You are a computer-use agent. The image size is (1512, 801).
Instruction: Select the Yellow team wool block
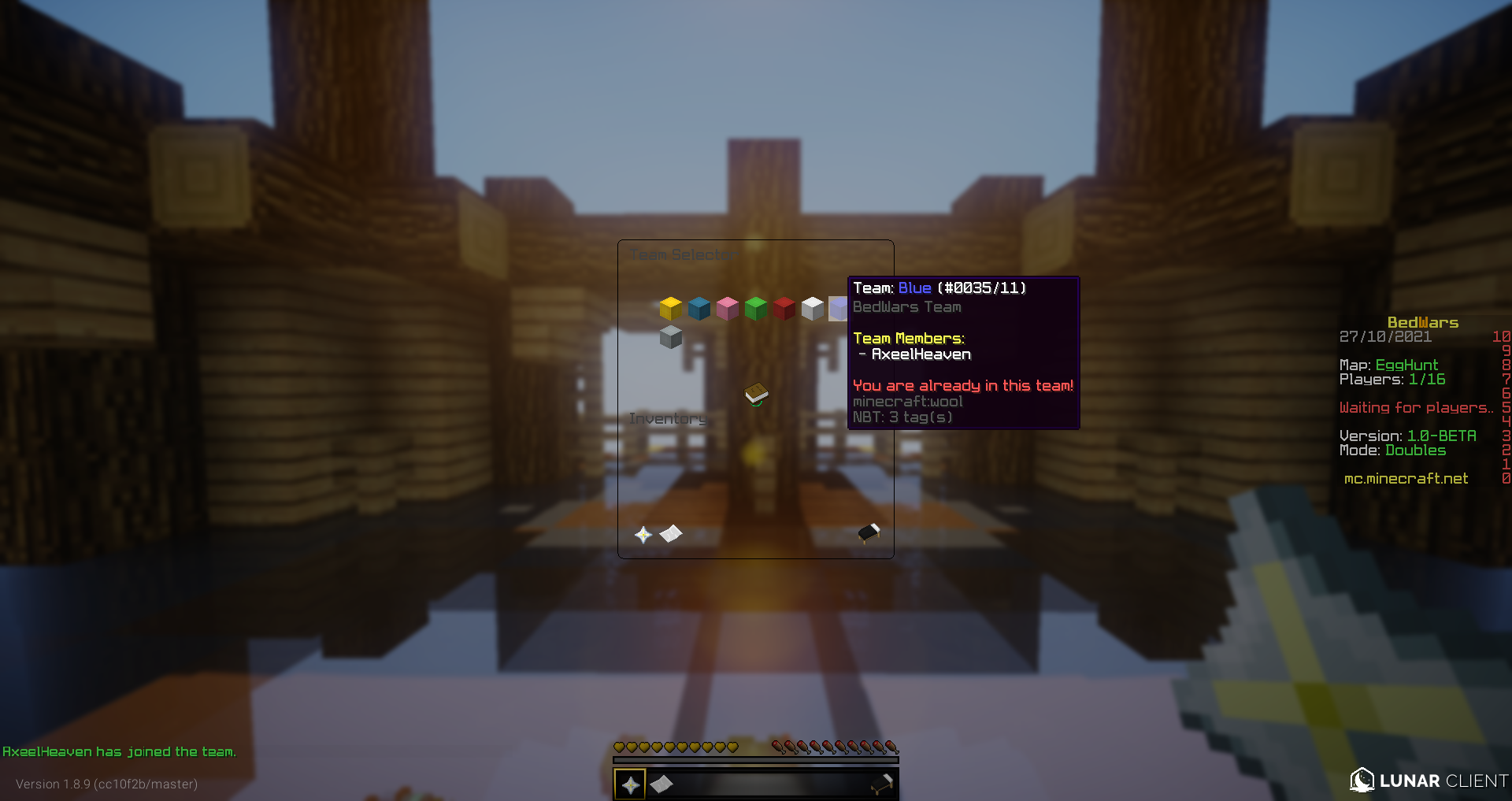point(670,309)
